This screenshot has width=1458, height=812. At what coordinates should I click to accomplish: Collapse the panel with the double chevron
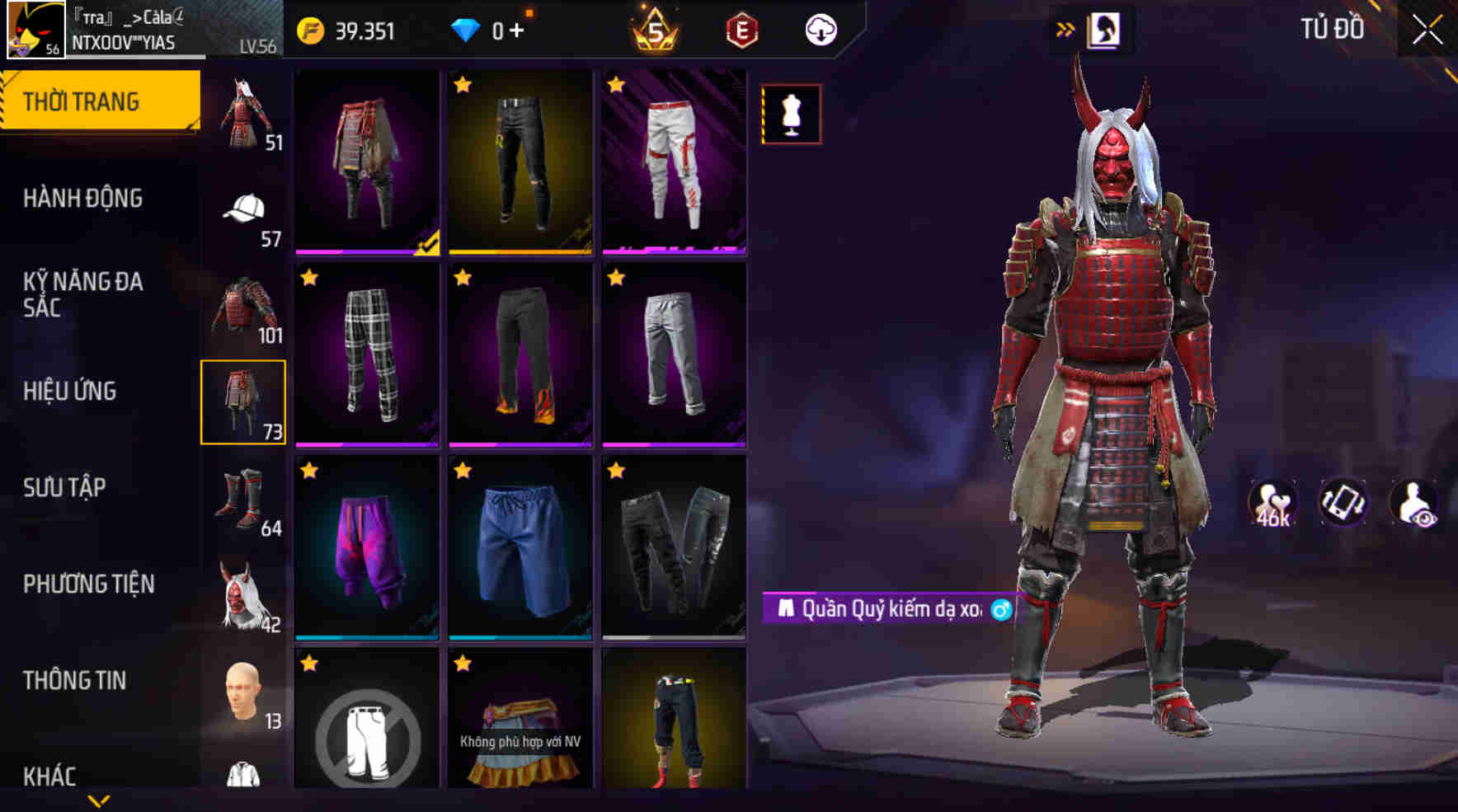(1065, 26)
